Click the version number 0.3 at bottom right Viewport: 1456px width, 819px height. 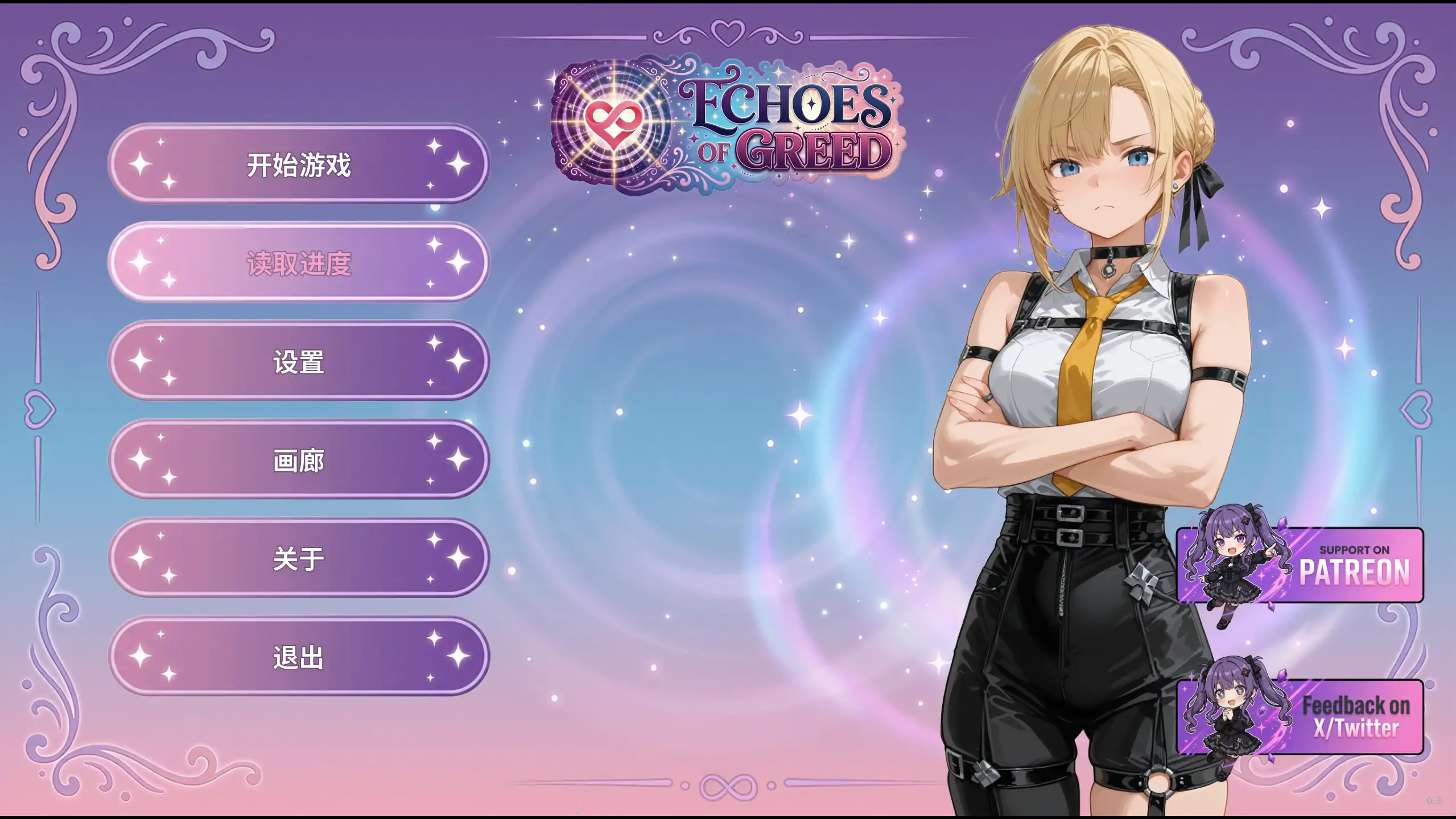click(1433, 801)
